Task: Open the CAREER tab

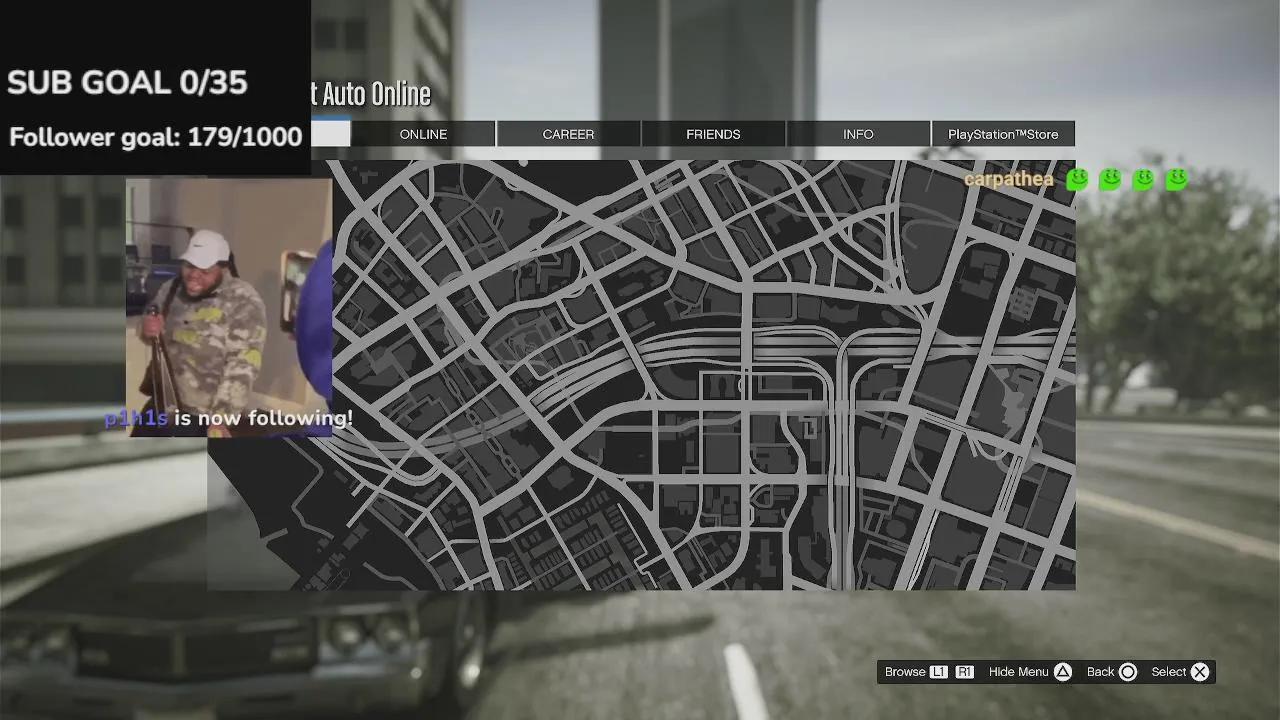Action: [x=568, y=134]
